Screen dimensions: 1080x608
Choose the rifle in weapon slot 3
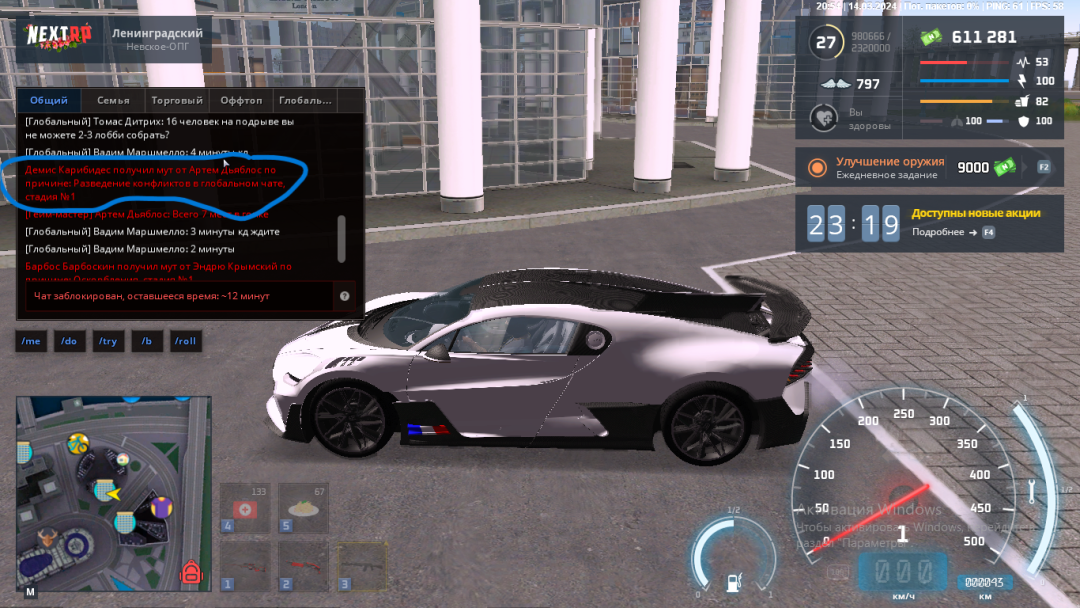point(362,566)
